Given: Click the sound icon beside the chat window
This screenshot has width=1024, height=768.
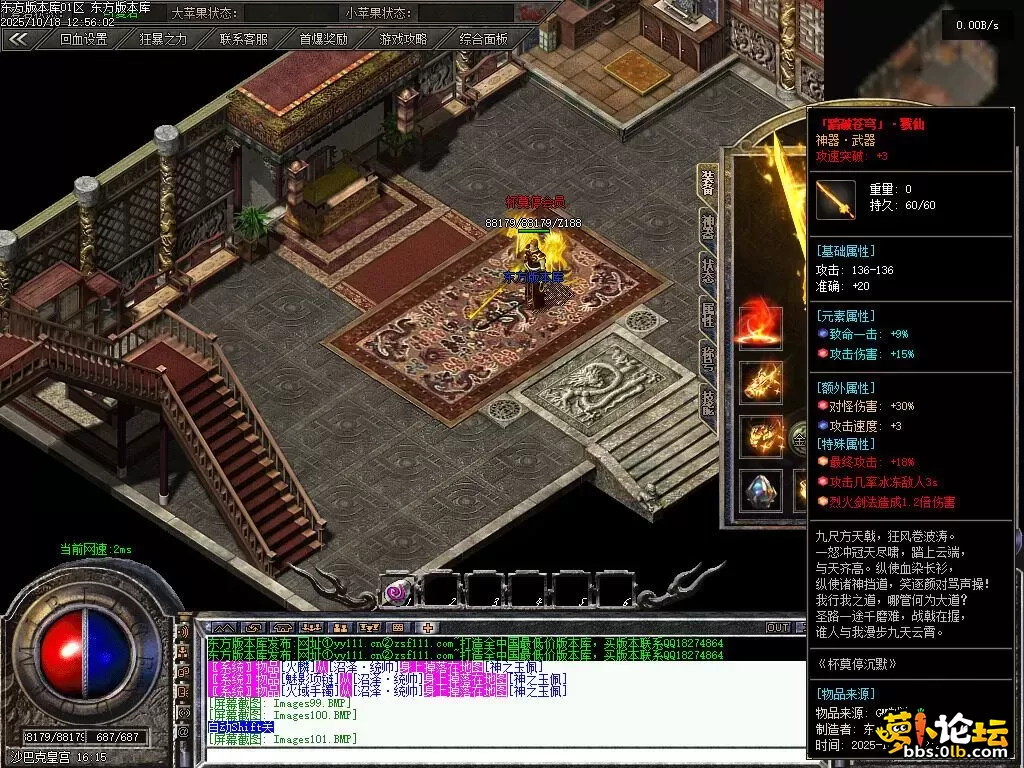Looking at the screenshot, I should point(184,632).
